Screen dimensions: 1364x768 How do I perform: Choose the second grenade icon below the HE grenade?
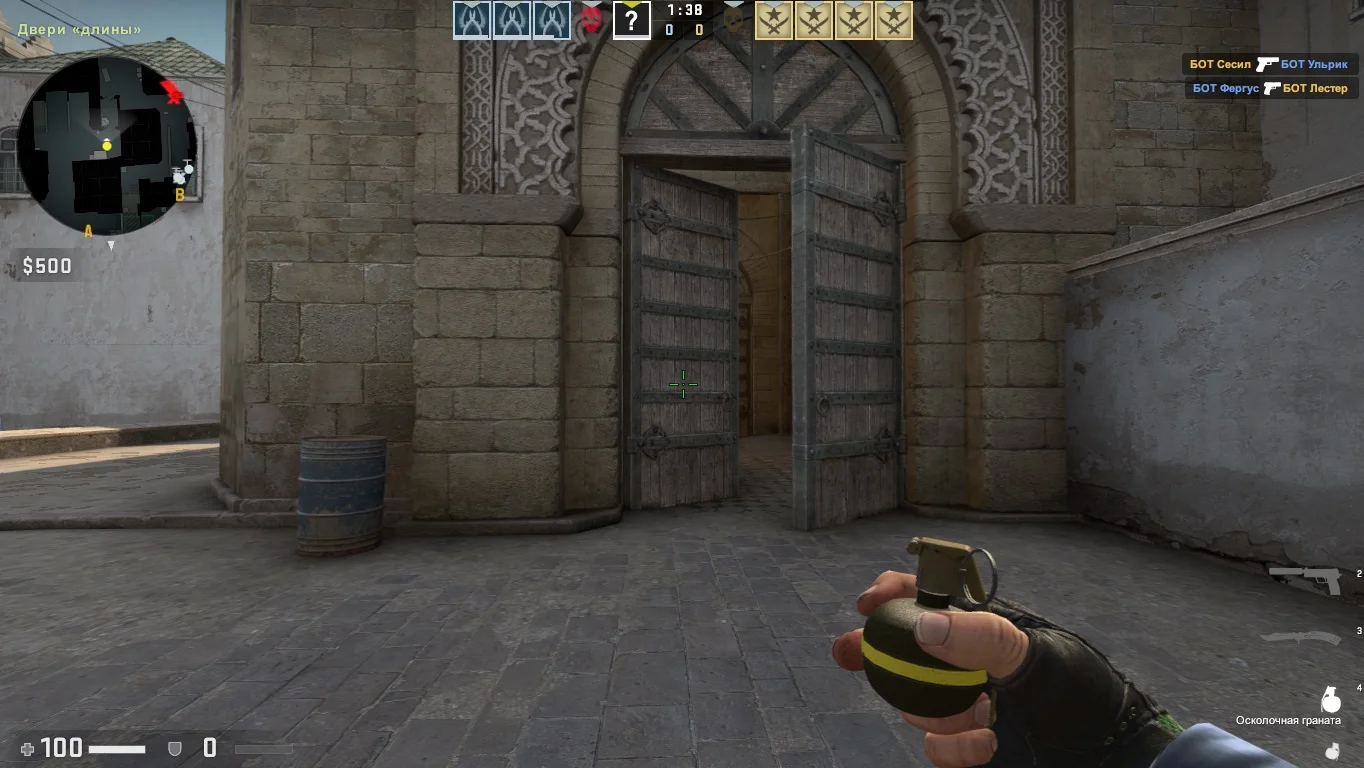[1331, 749]
